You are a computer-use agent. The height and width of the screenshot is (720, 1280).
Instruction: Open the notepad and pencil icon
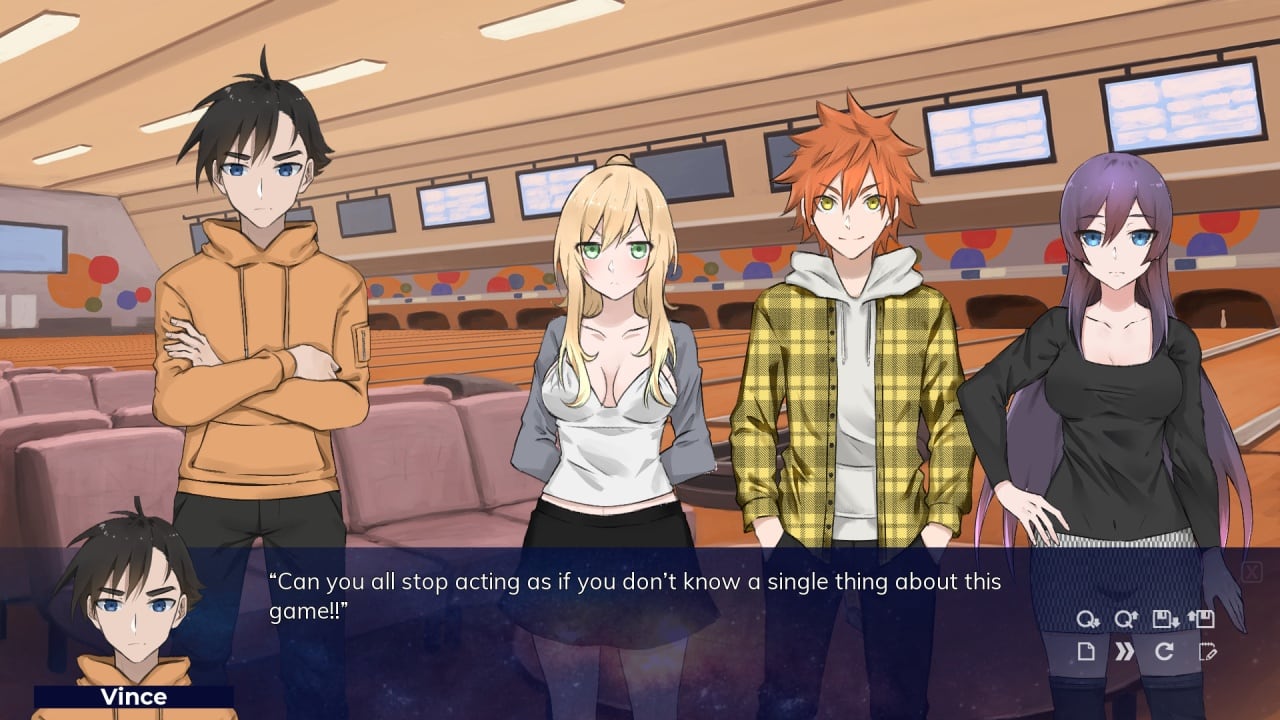coord(1207,652)
